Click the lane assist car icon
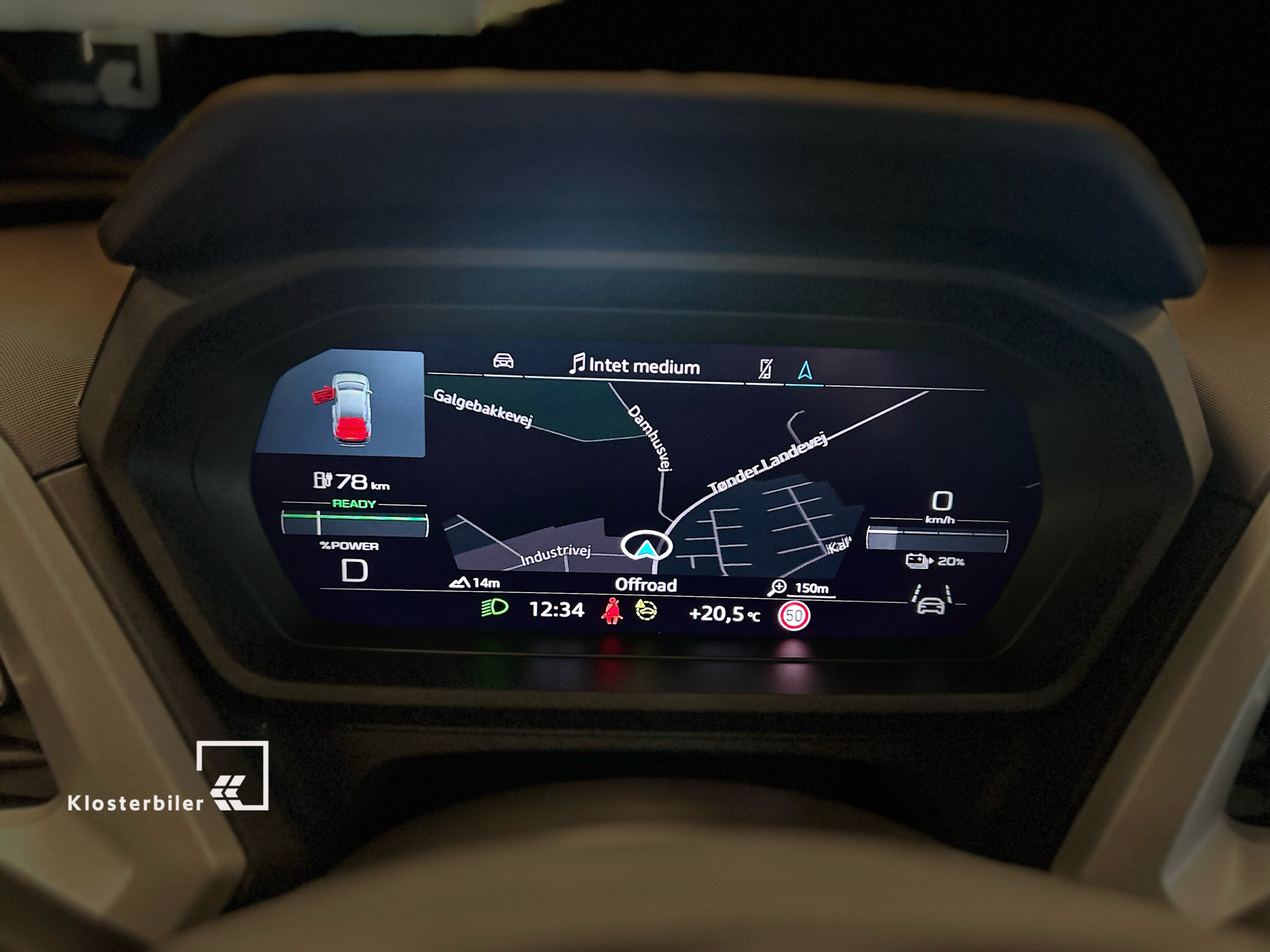Viewport: 1270px width, 952px height. click(931, 600)
